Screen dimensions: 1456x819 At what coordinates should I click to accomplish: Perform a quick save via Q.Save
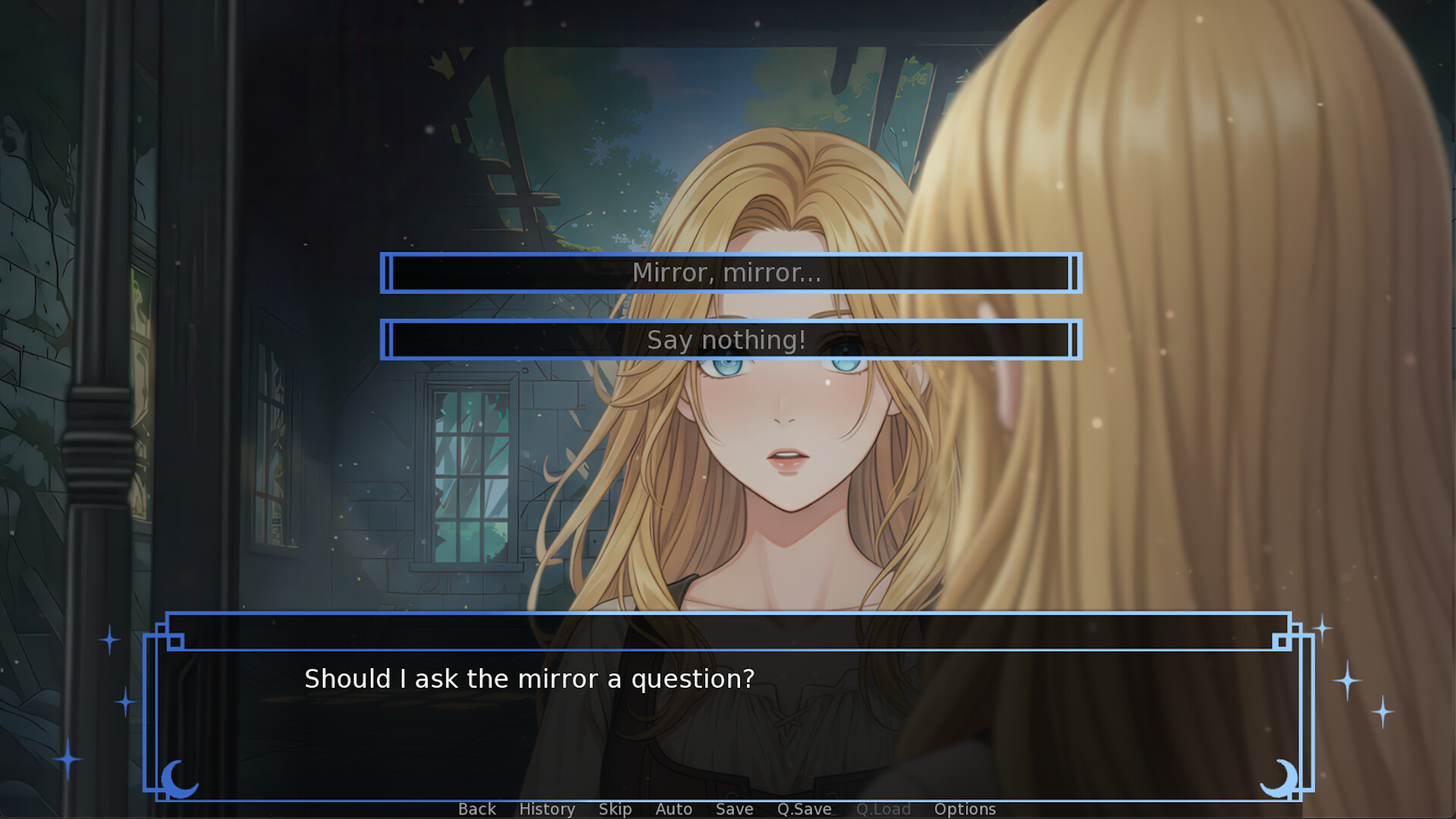click(805, 808)
